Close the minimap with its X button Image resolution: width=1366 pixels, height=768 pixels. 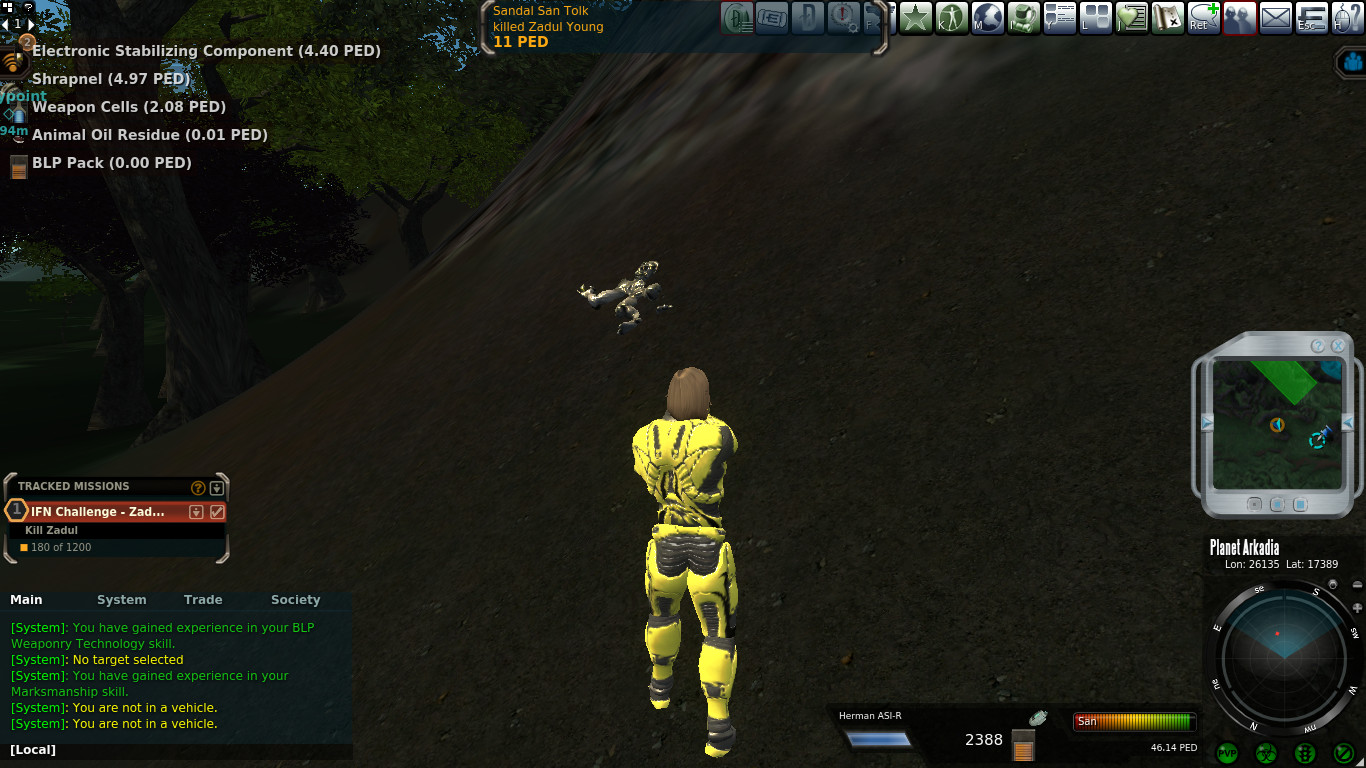click(1338, 346)
